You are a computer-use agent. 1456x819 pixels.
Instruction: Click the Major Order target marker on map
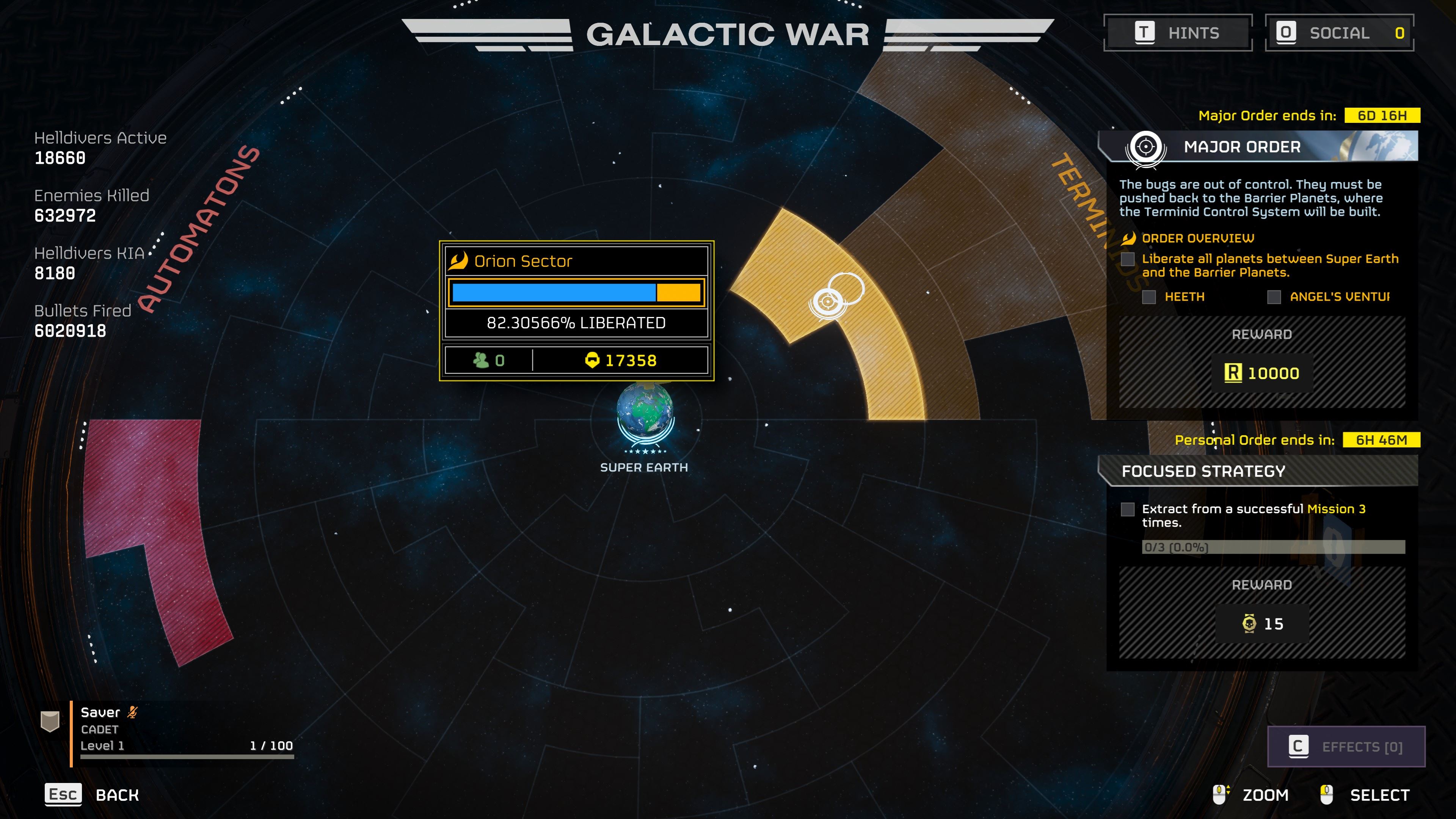pos(827,302)
